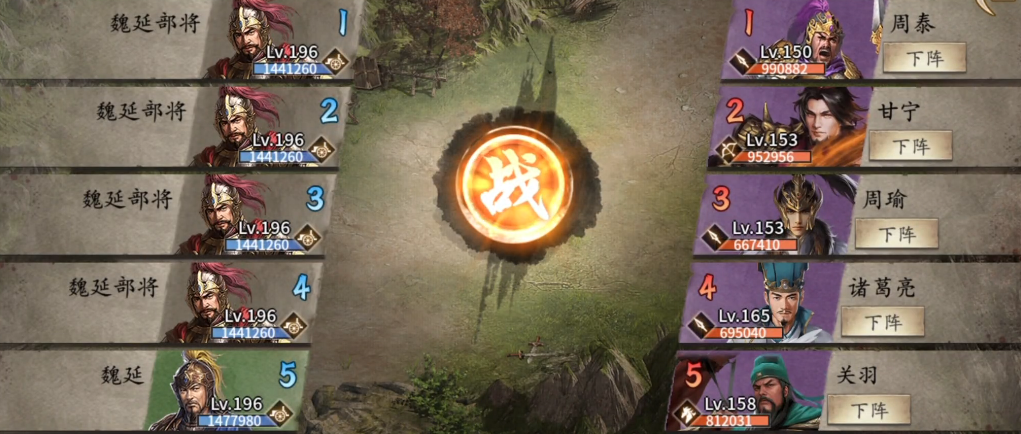The width and height of the screenshot is (1021, 434).
Task: Remove 周泰 from formation with 下阵
Action: 924,57
